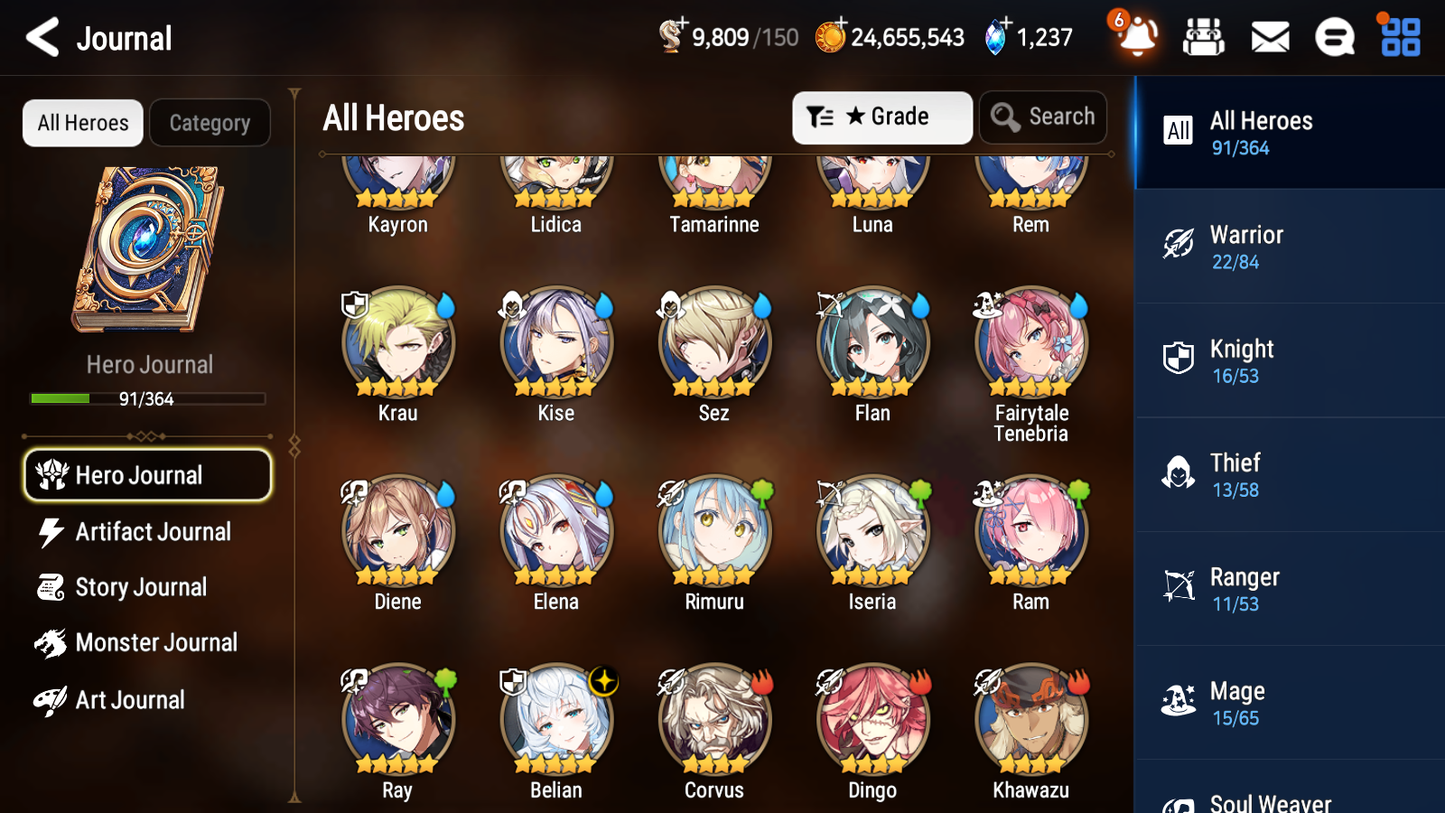This screenshot has width=1445, height=813.
Task: Open the inventory icon in top bar
Action: pyautogui.click(x=1204, y=36)
